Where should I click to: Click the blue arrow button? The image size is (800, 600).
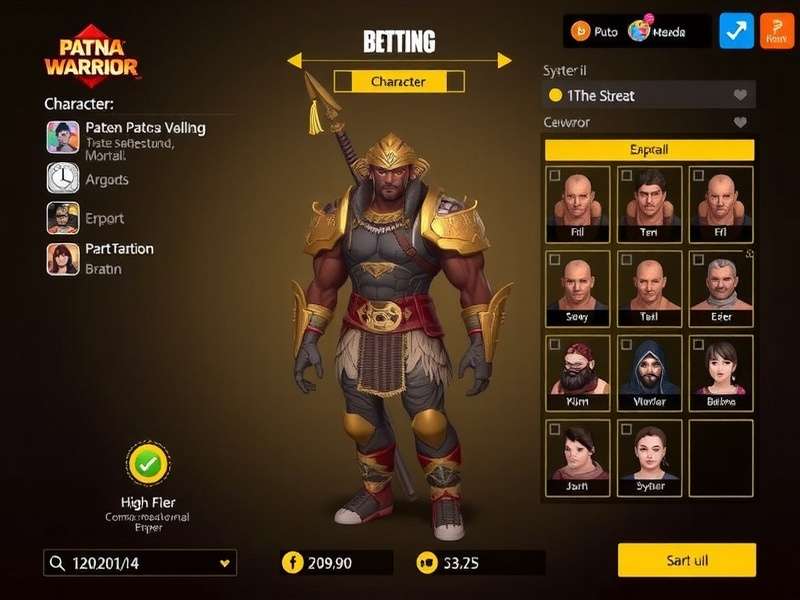(737, 31)
